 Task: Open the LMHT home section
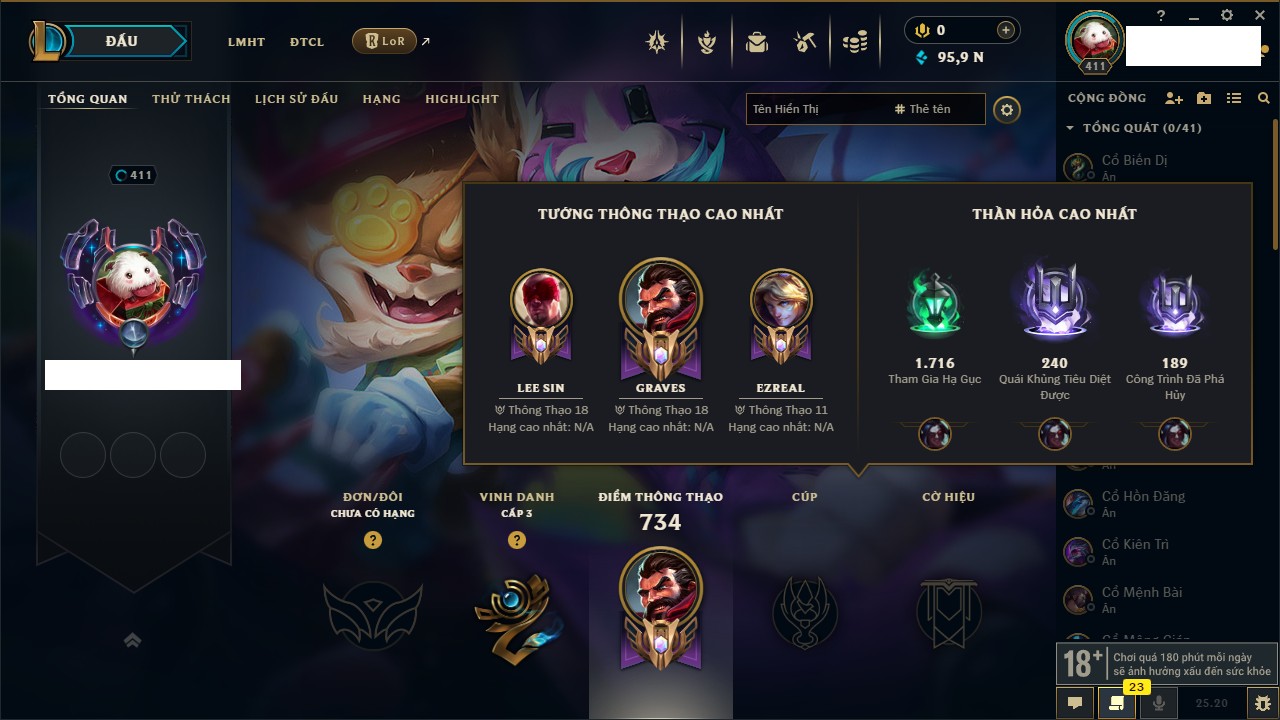tap(246, 42)
